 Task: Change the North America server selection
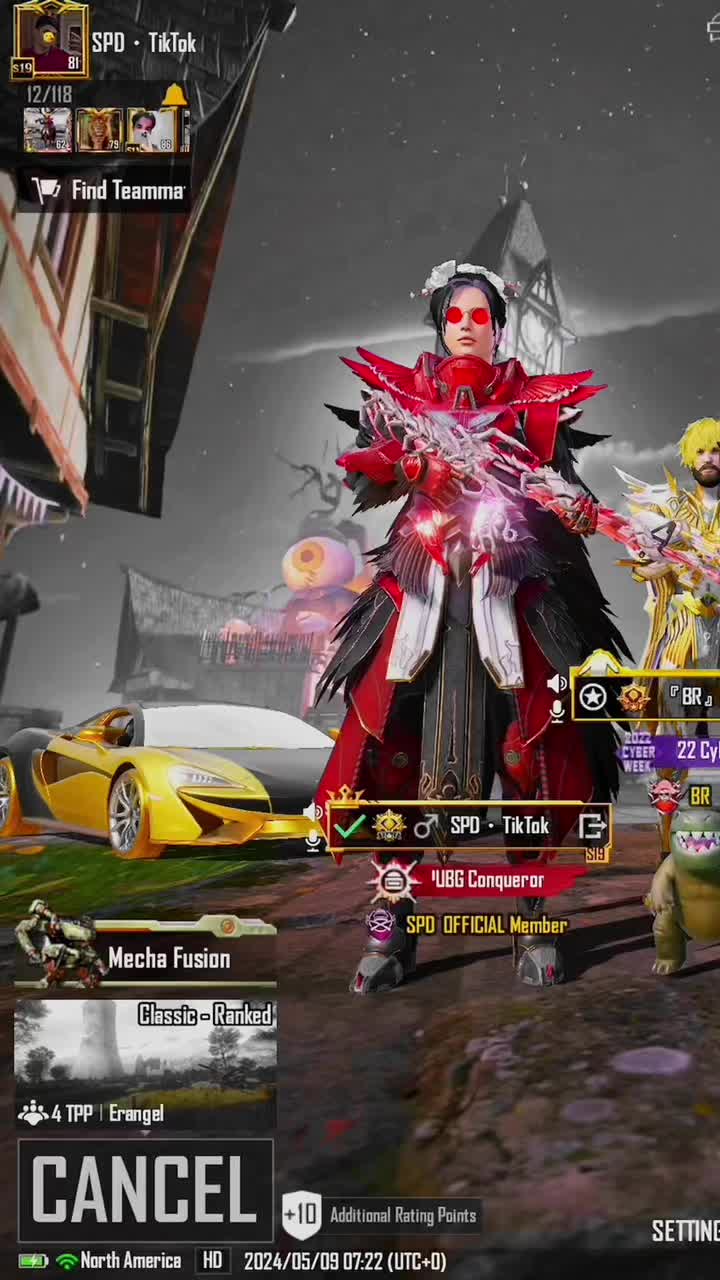pos(118,1261)
